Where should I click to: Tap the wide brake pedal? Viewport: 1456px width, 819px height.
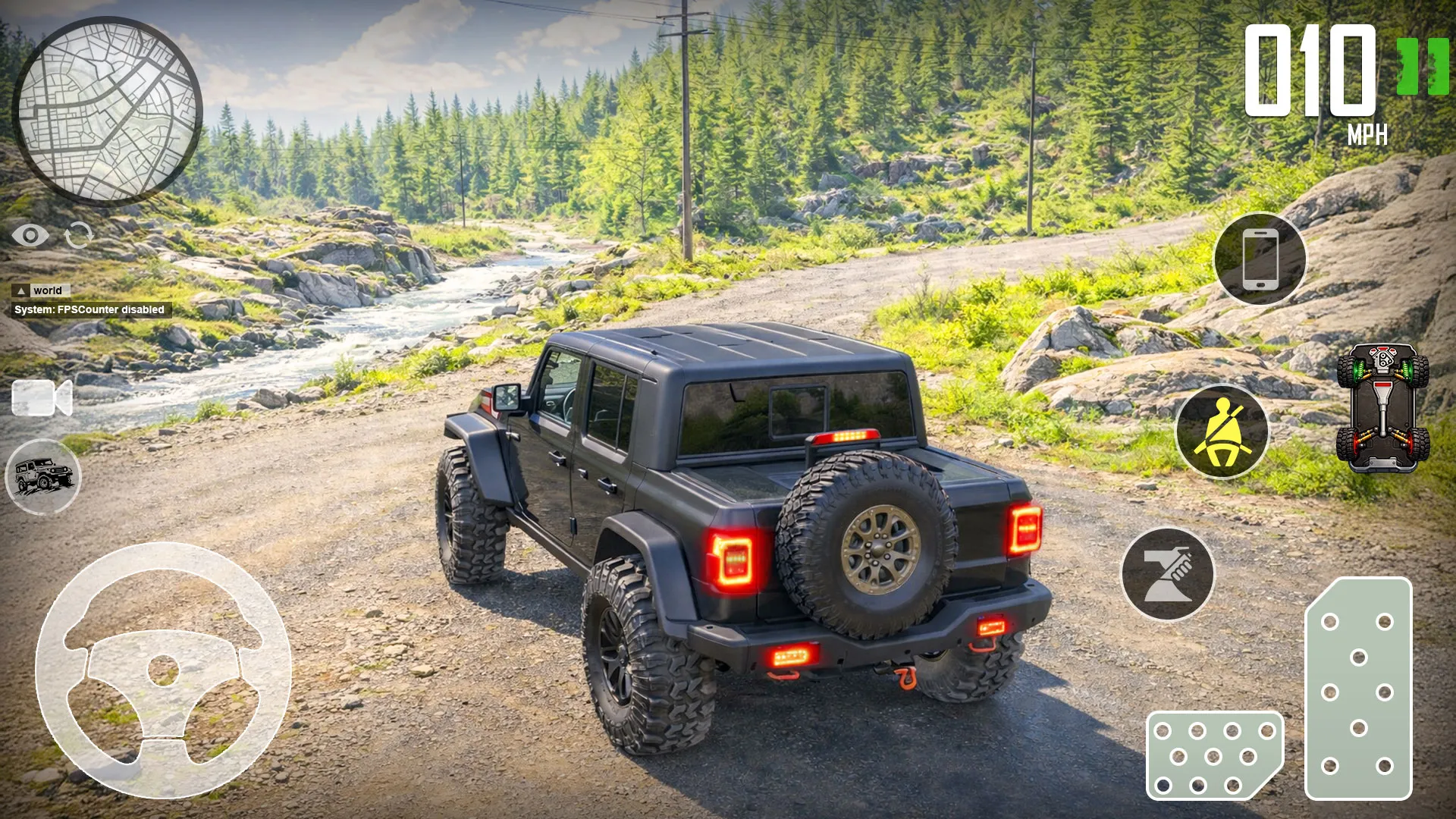coord(1214,755)
